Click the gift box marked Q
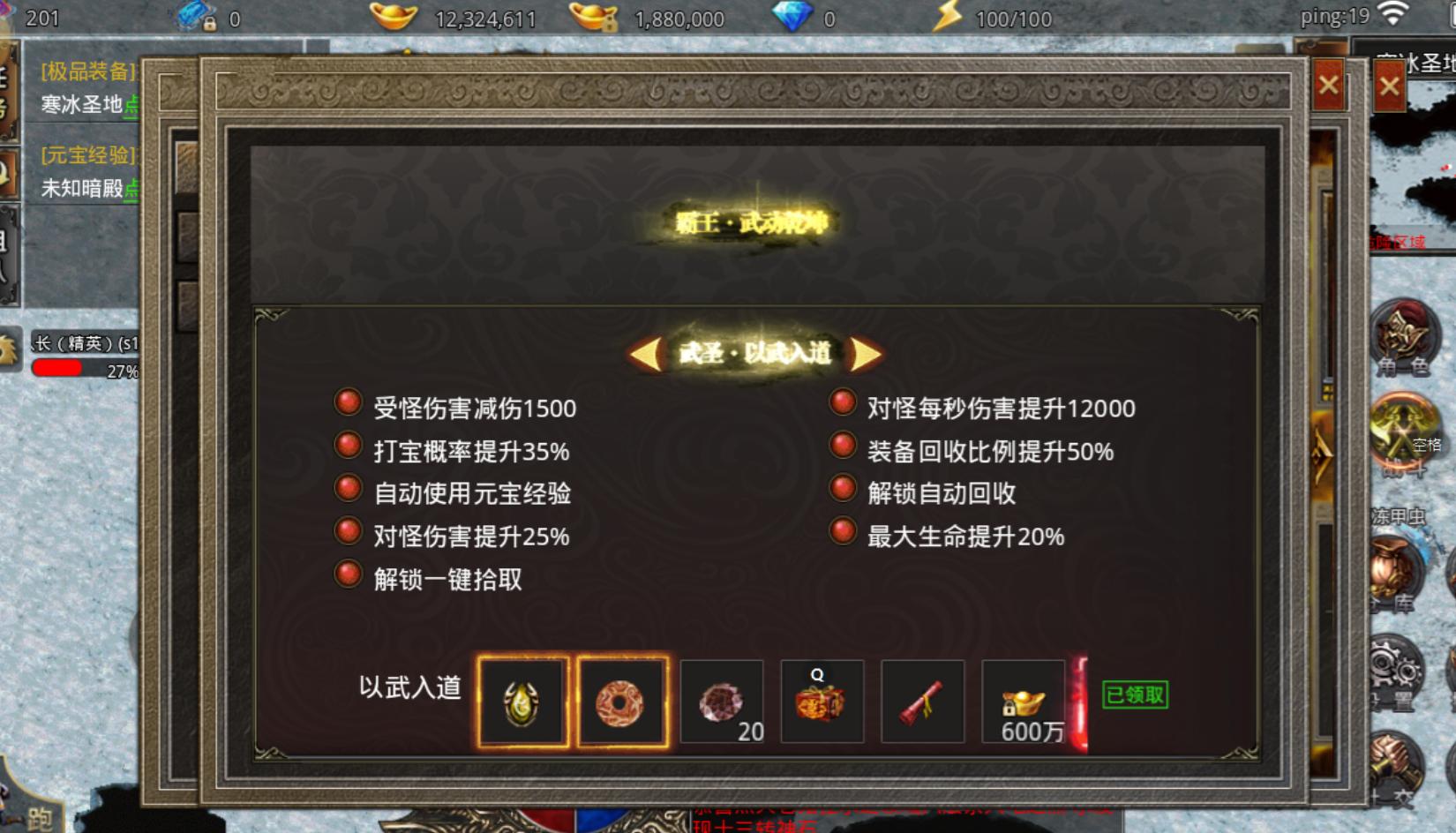This screenshot has height=833, width=1456. (x=822, y=702)
